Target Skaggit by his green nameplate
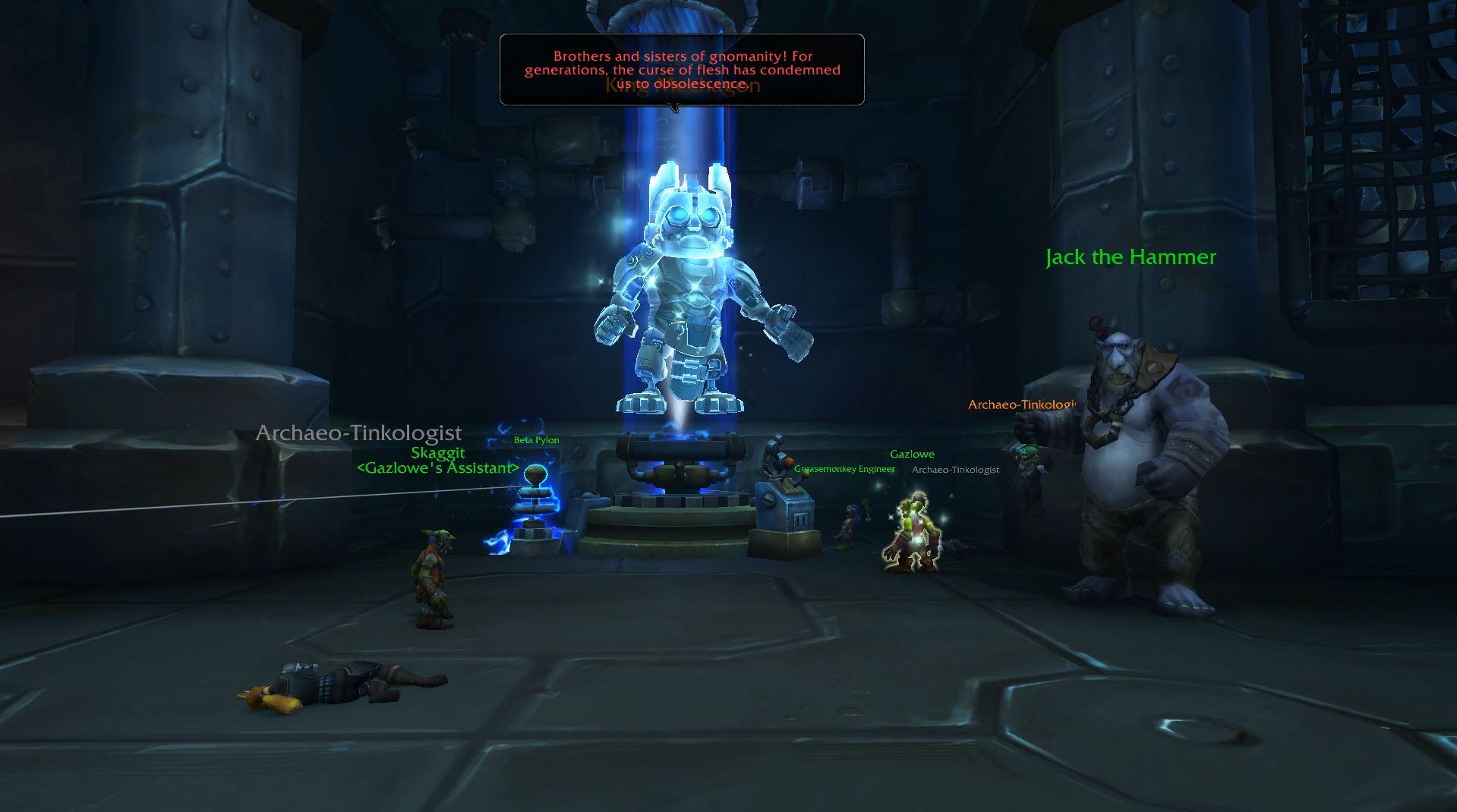 (438, 453)
